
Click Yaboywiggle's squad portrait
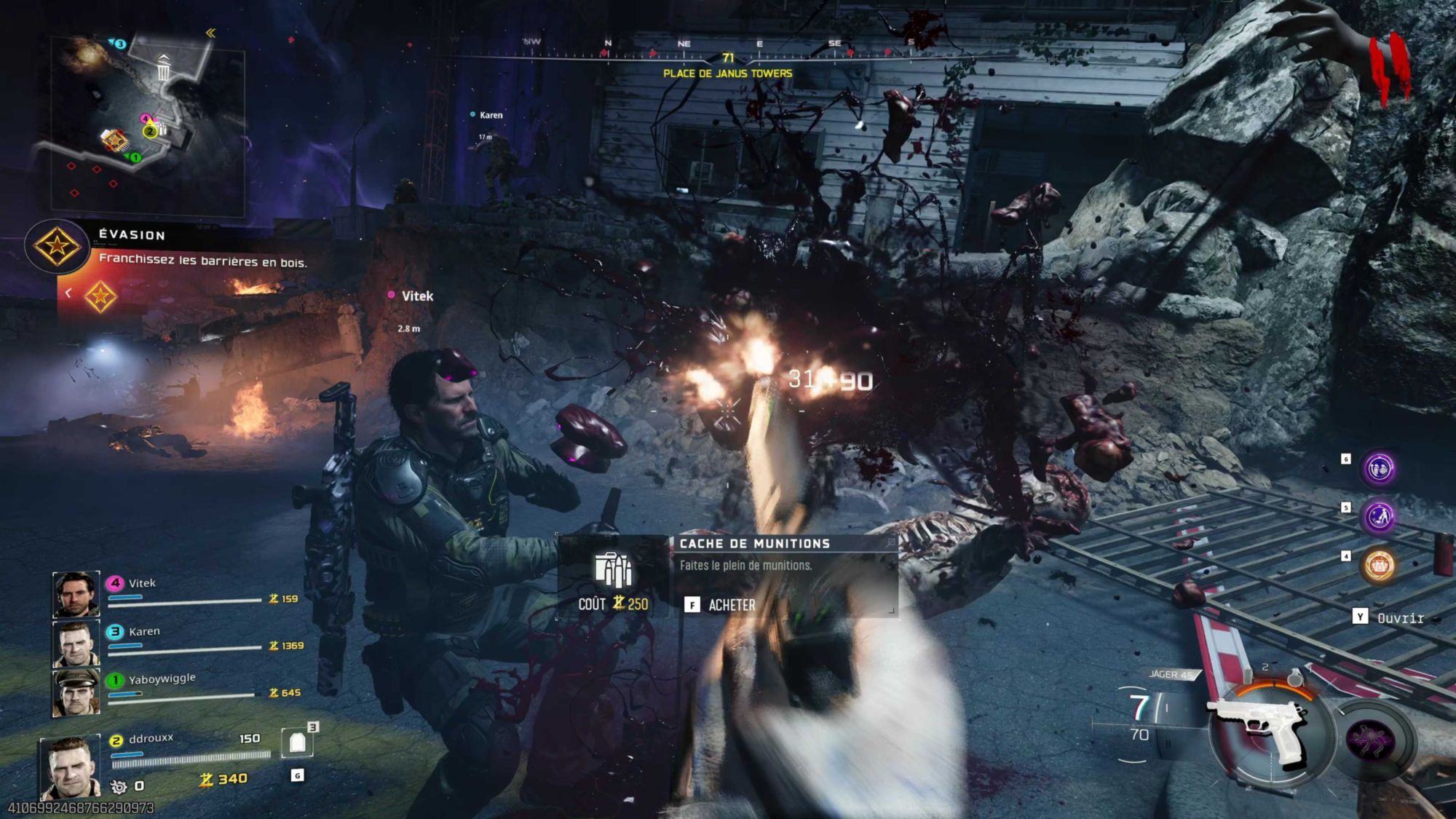pos(76,692)
